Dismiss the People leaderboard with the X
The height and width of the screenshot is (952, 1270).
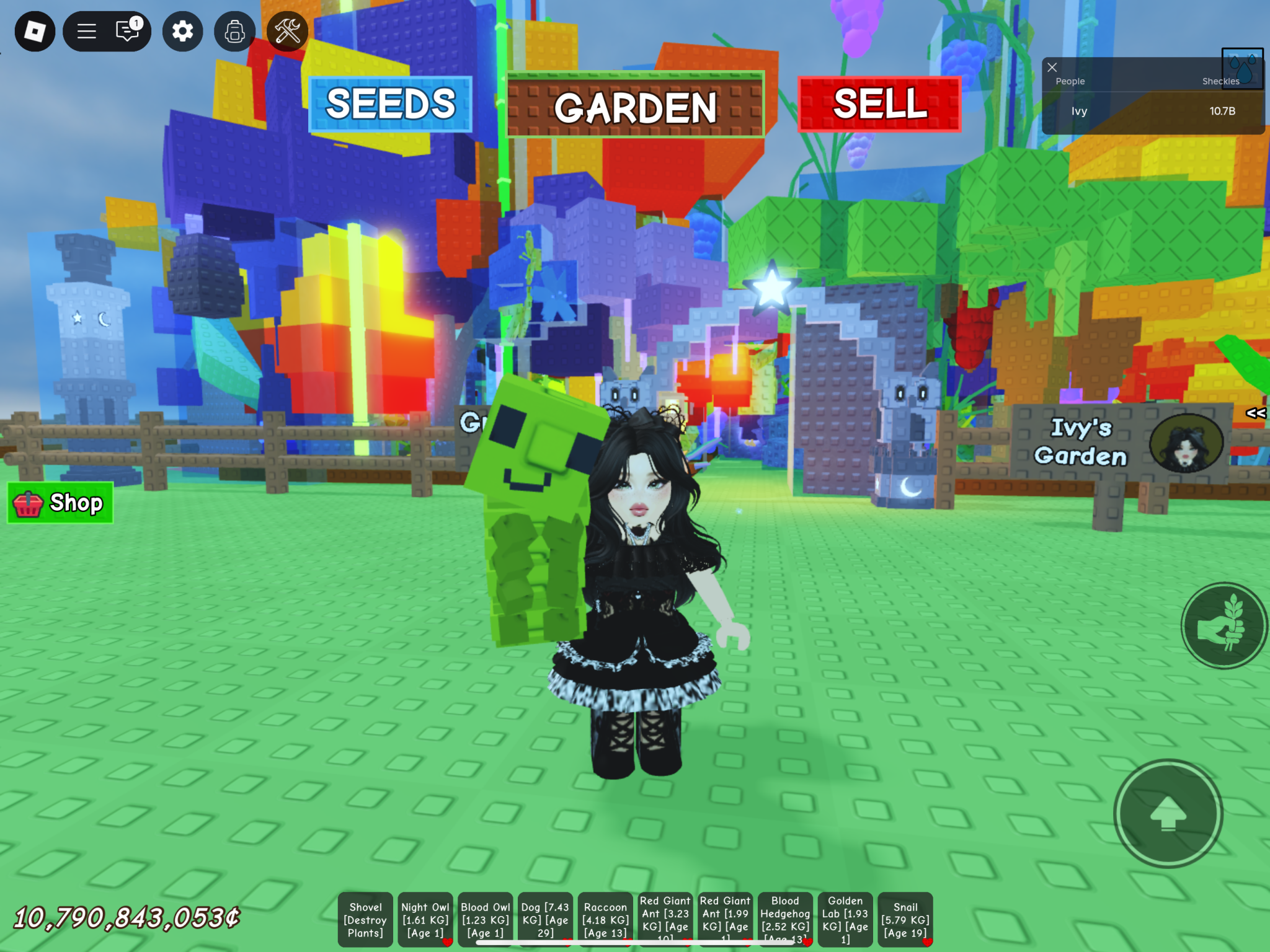[1052, 68]
